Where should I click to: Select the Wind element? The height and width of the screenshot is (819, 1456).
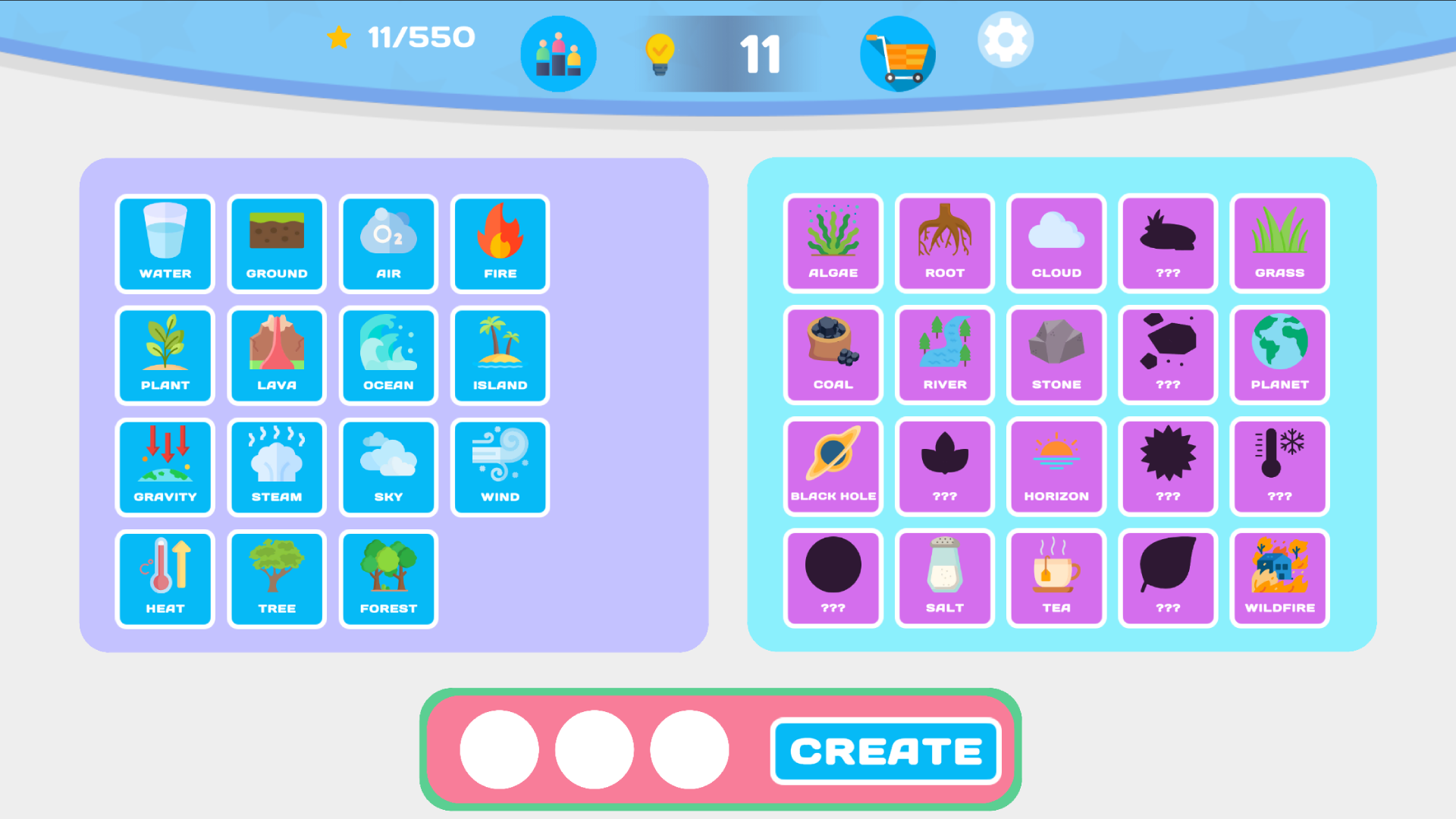tap(500, 467)
